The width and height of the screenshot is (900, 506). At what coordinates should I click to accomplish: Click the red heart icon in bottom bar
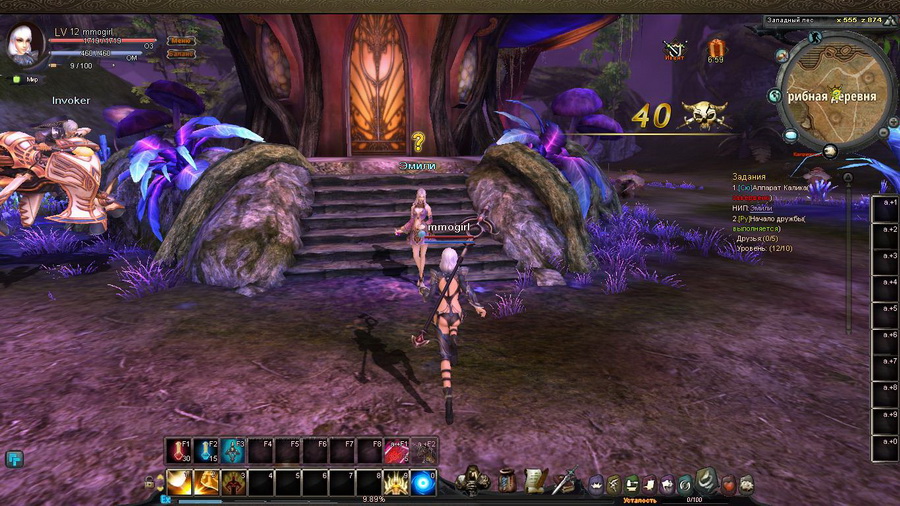click(729, 484)
